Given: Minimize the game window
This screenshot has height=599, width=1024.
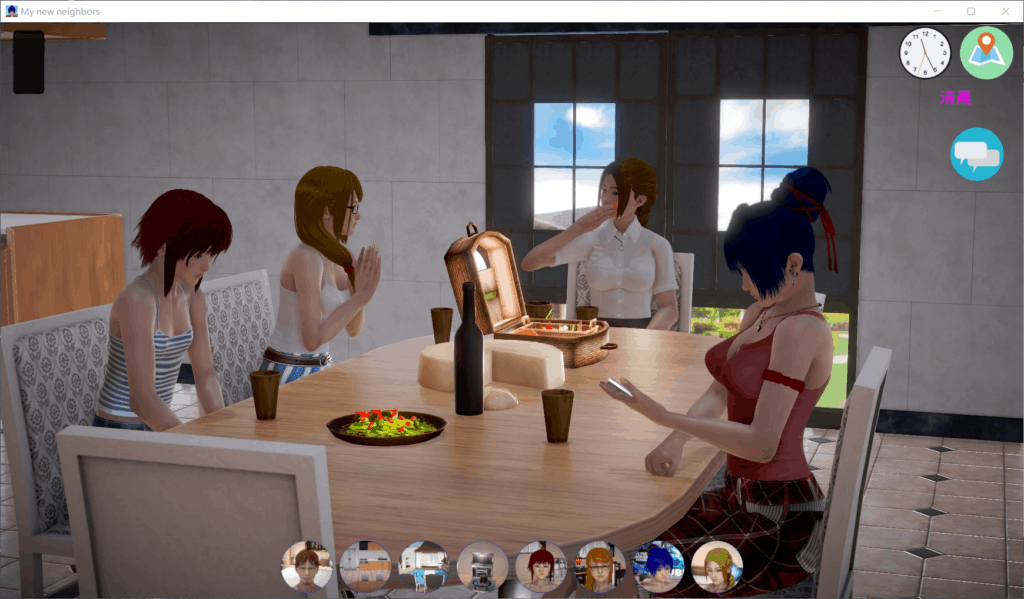Looking at the screenshot, I should click(x=937, y=11).
